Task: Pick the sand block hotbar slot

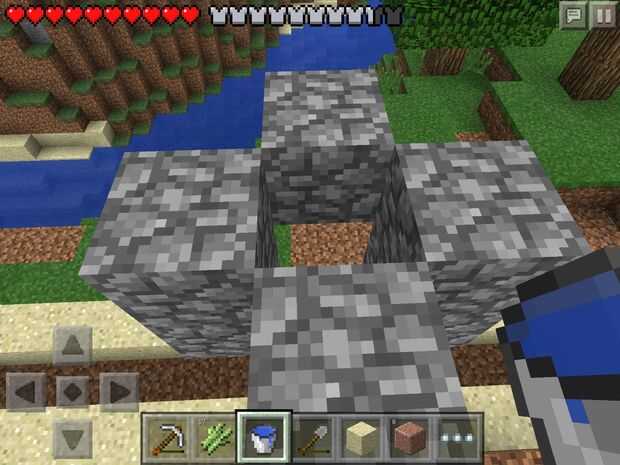Action: 362,437
